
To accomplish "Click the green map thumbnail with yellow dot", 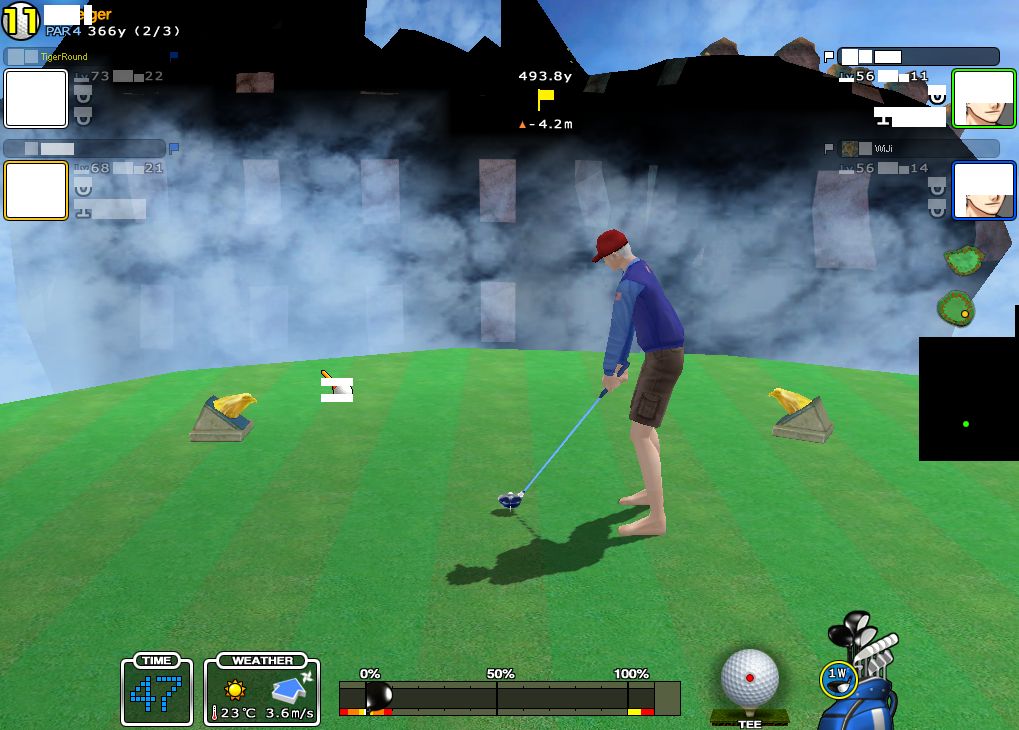I will click(x=955, y=307).
